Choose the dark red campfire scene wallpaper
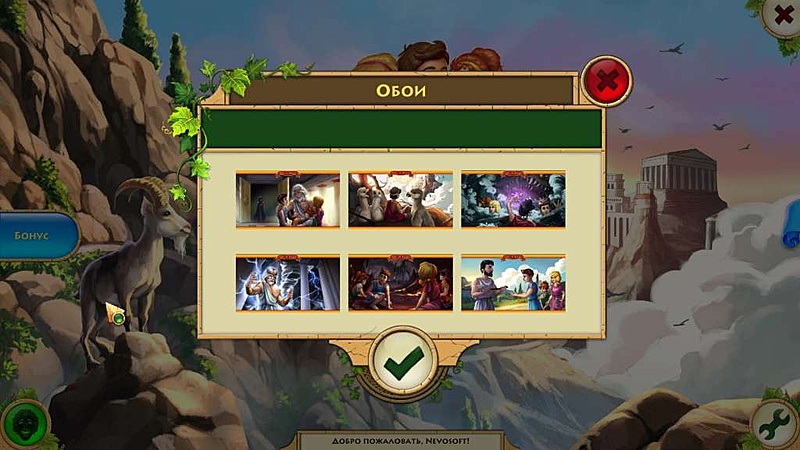 click(400, 283)
